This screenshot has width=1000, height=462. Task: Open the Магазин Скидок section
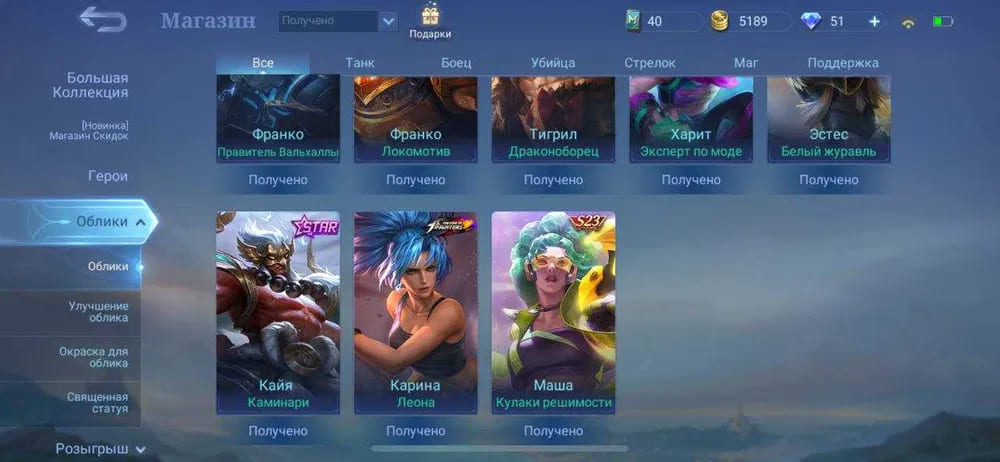(x=90, y=131)
